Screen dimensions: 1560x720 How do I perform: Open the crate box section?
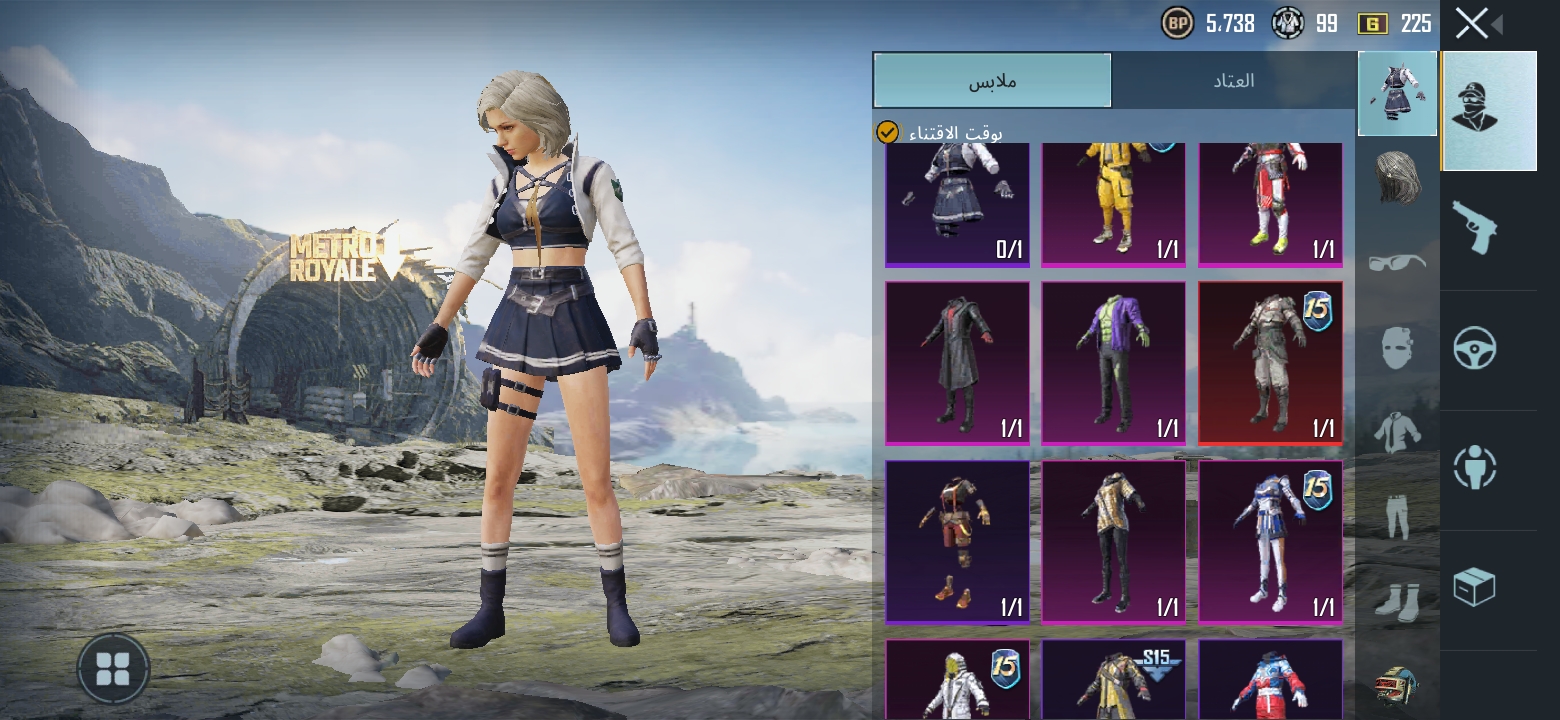[1474, 587]
